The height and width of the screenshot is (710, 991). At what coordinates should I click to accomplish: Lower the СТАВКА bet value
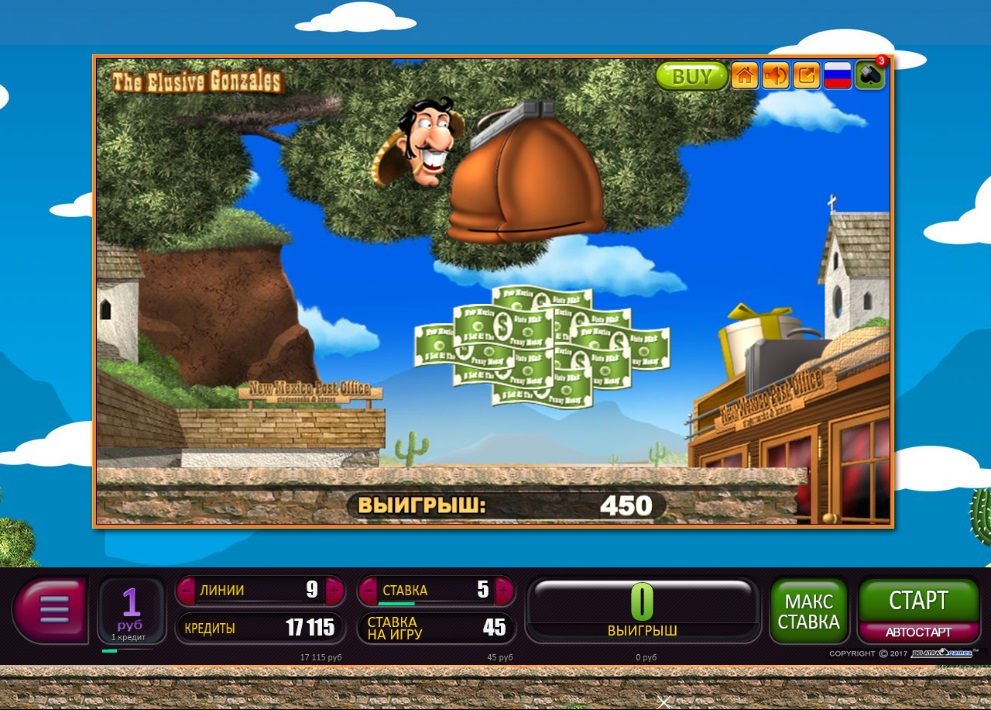pos(367,590)
